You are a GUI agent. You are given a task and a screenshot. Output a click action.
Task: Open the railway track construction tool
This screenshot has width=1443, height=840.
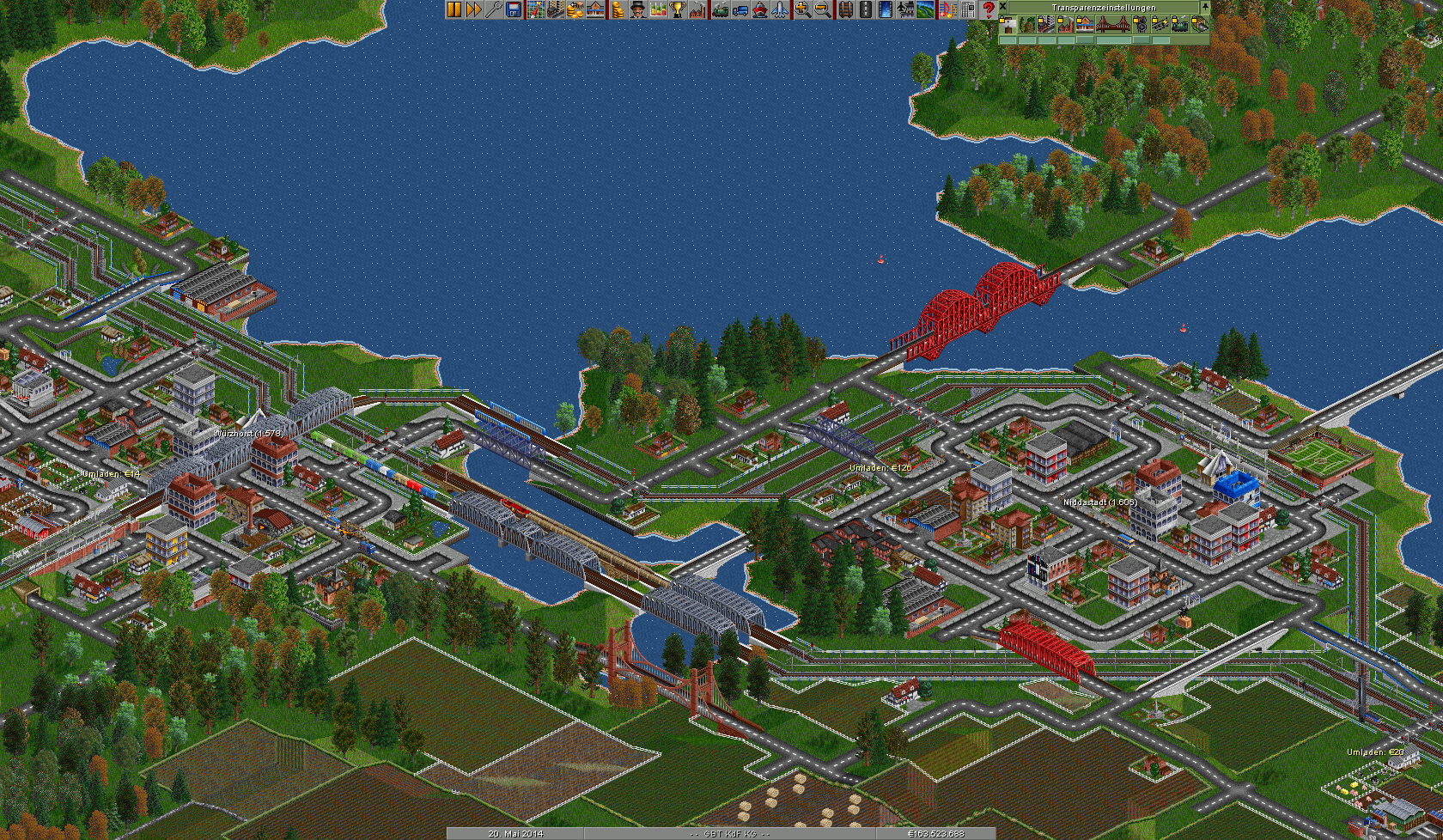pyautogui.click(x=845, y=9)
